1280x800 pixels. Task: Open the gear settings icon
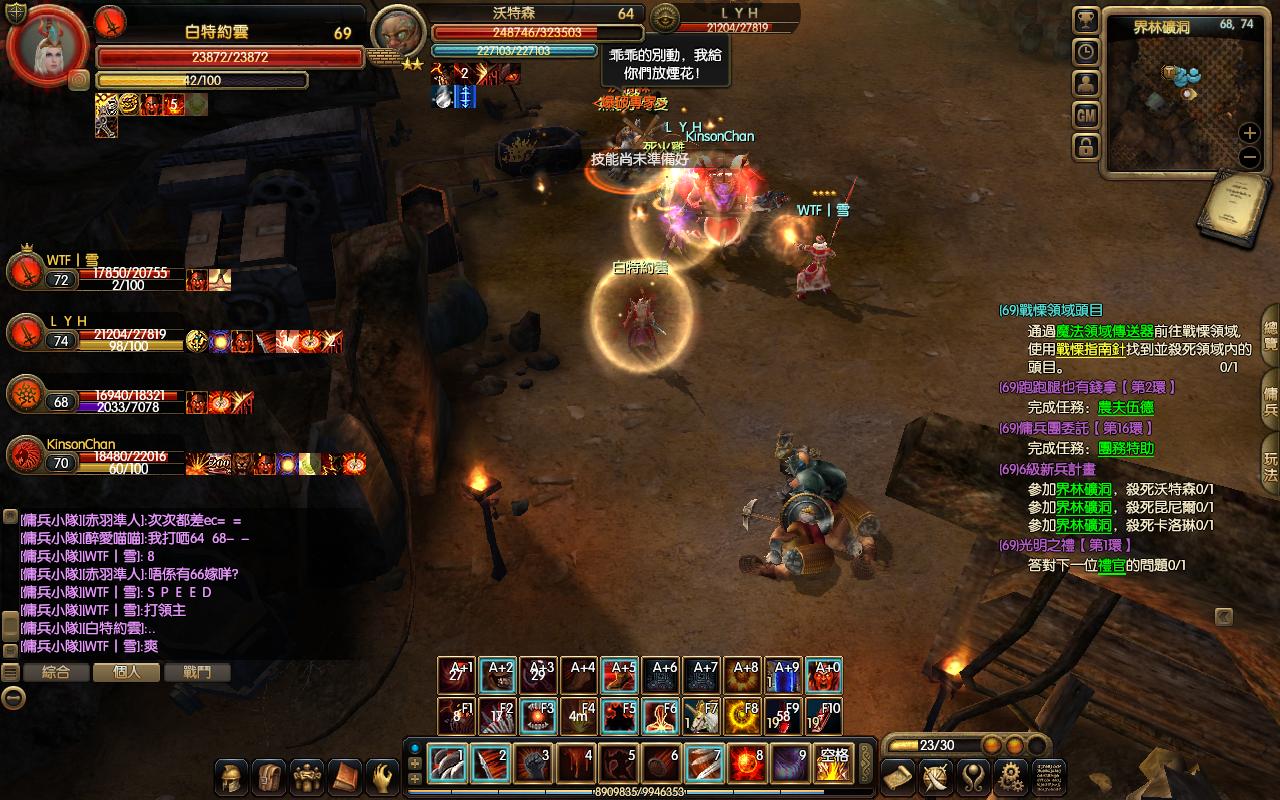coord(1012,777)
